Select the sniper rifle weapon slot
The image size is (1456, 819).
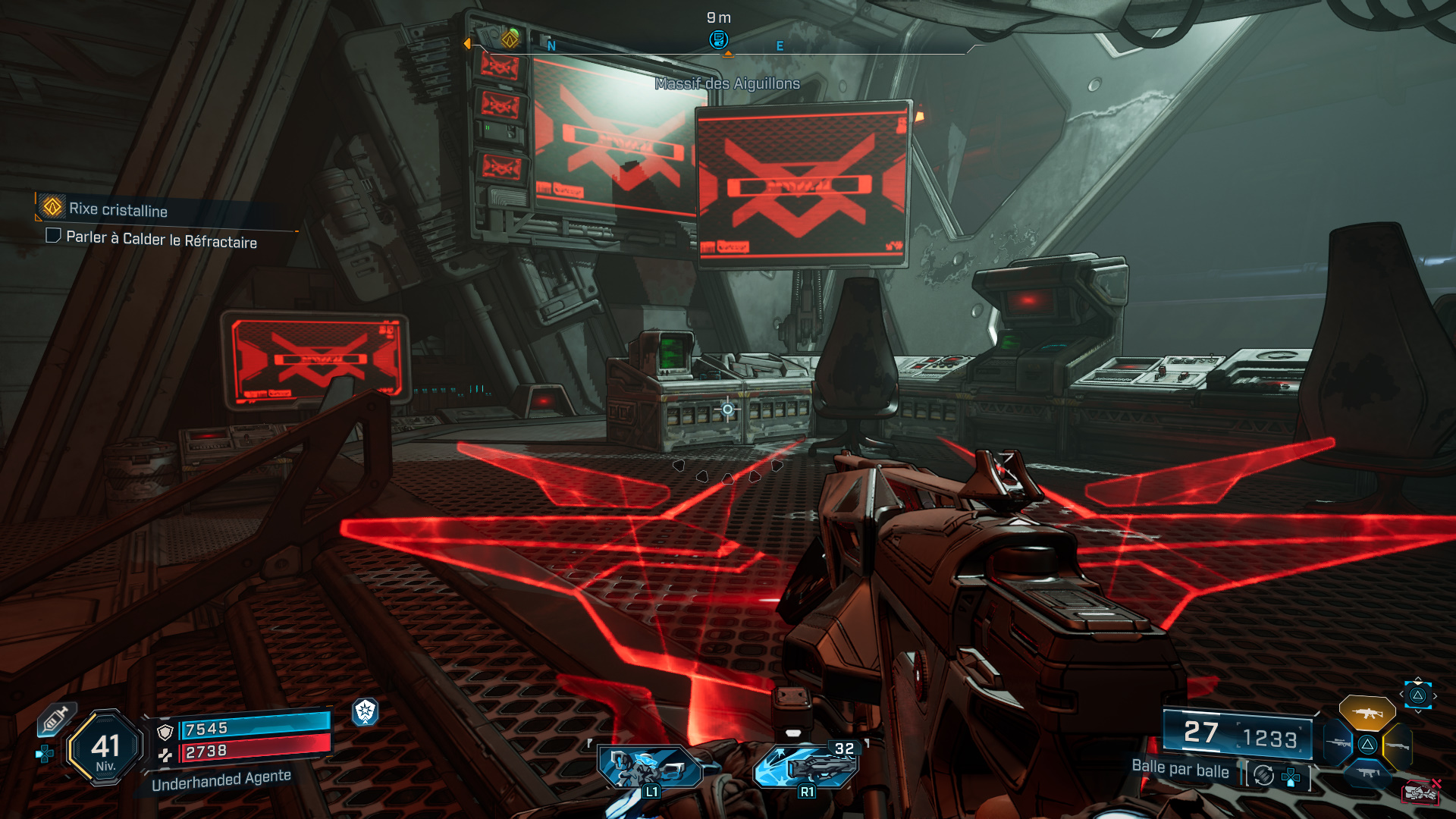[x=1338, y=743]
